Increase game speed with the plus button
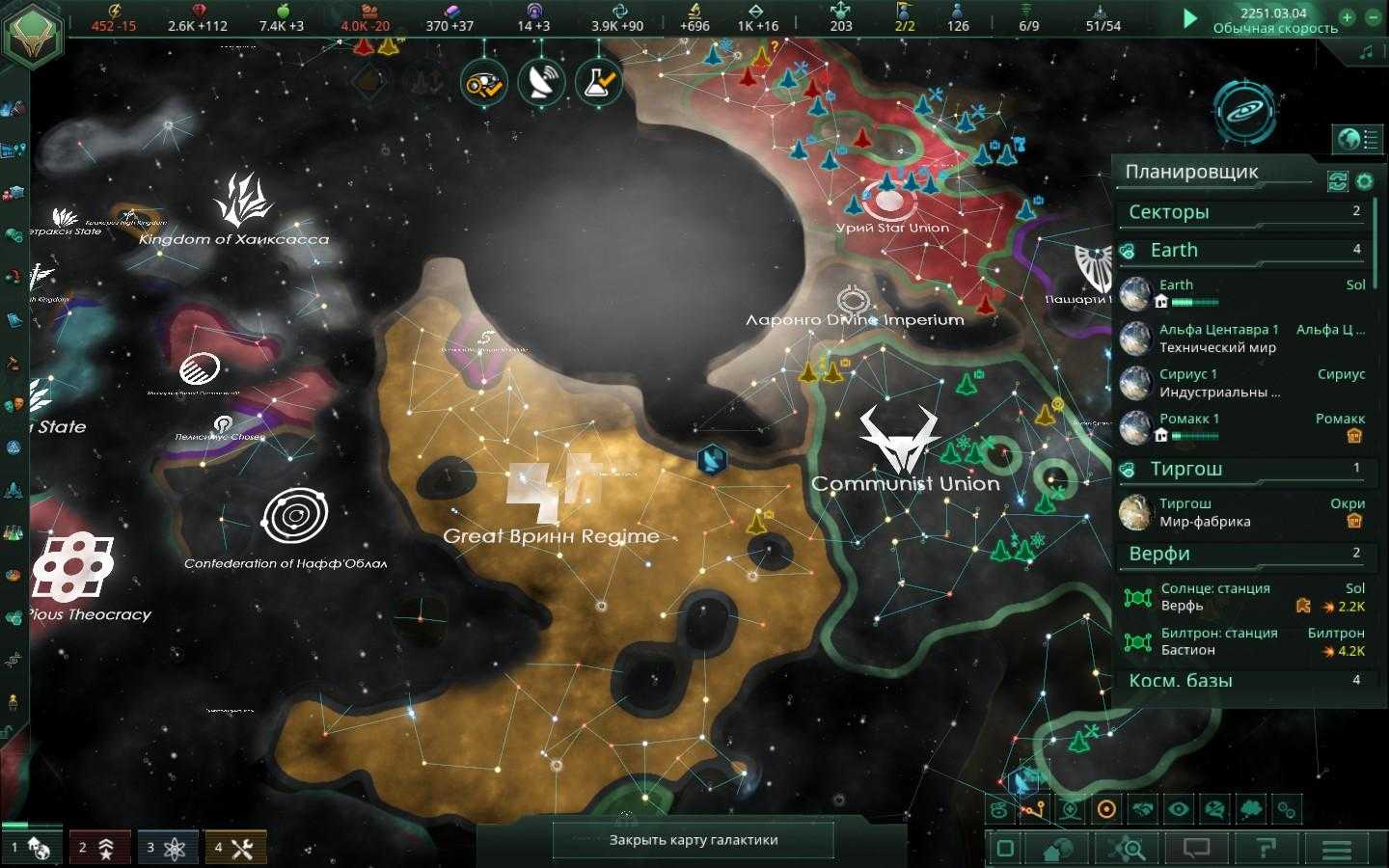Viewport: 1389px width, 868px height. (1348, 17)
